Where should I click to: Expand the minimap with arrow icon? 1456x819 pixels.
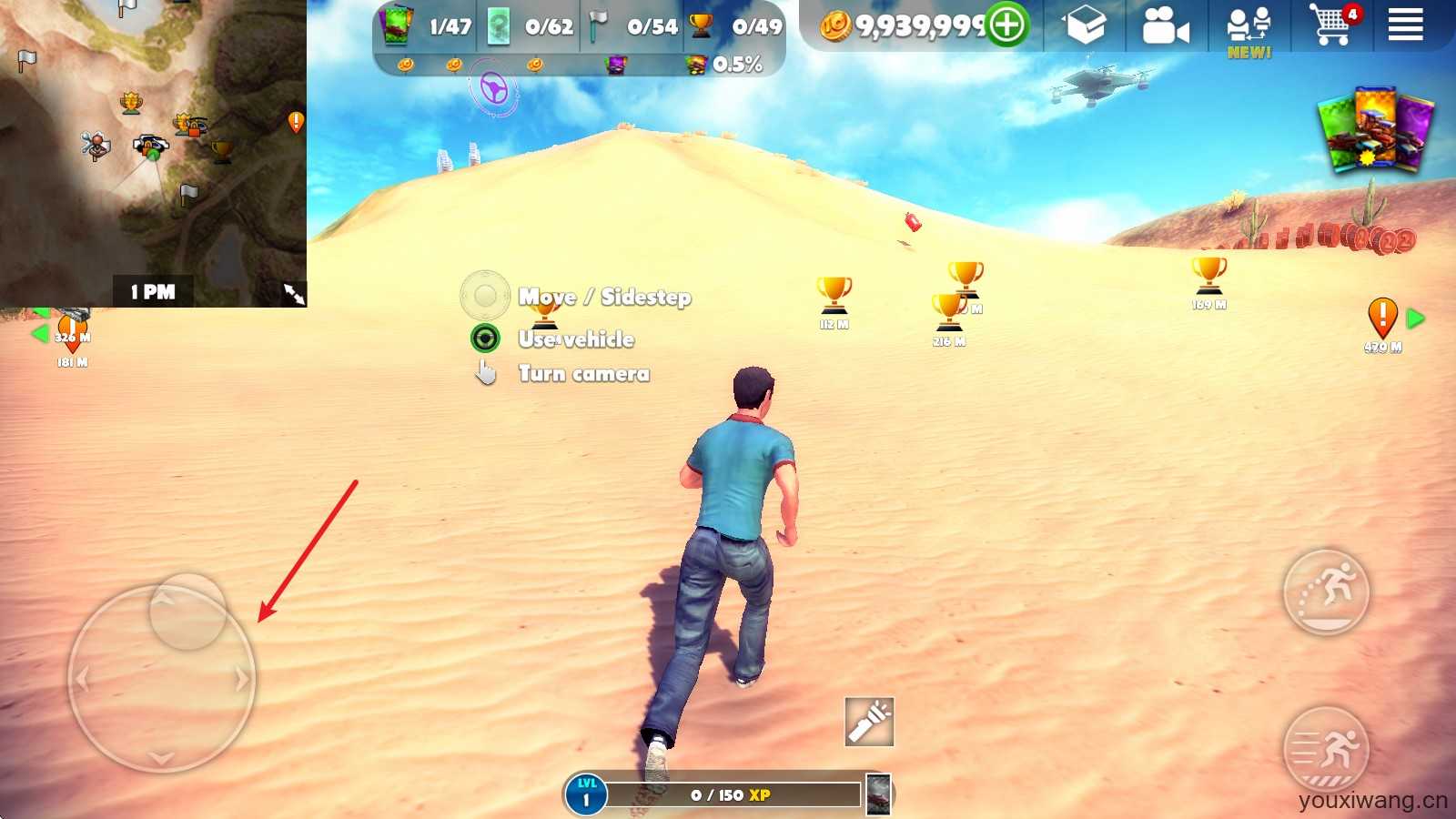[294, 293]
